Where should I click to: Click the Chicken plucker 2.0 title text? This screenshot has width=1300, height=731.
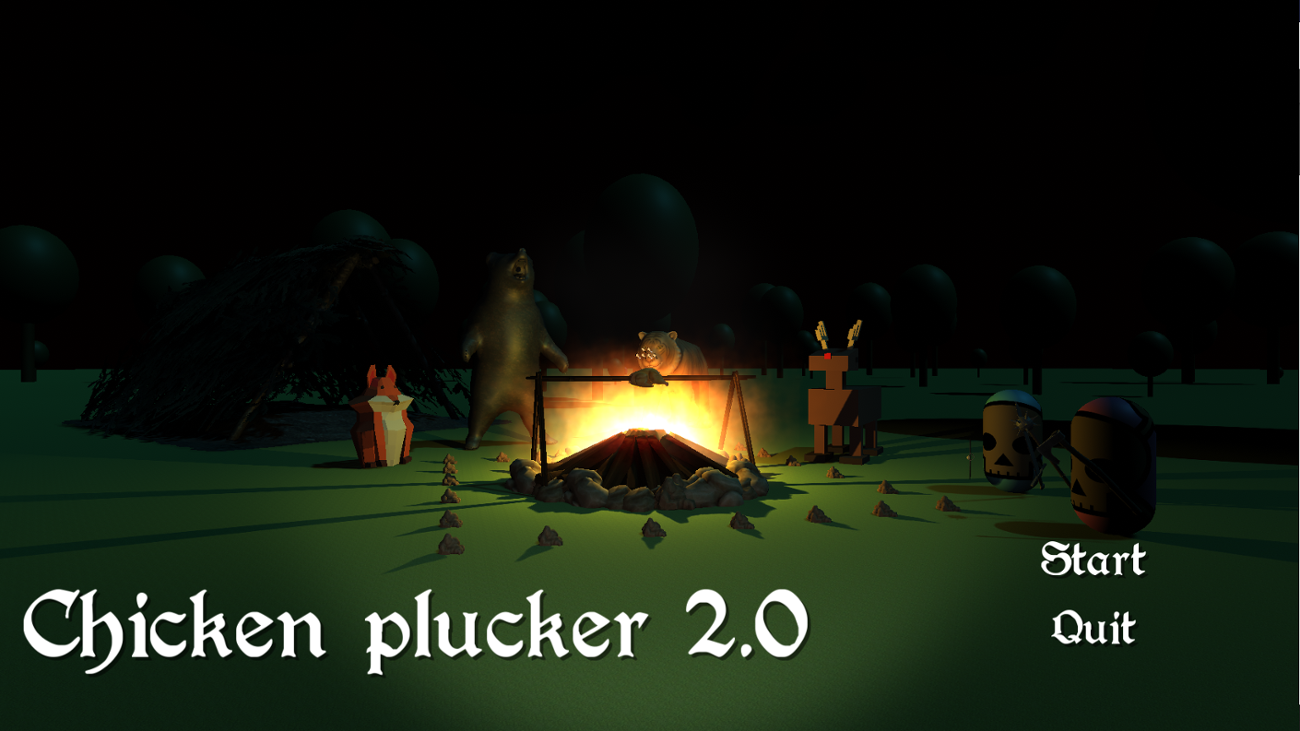pos(420,625)
